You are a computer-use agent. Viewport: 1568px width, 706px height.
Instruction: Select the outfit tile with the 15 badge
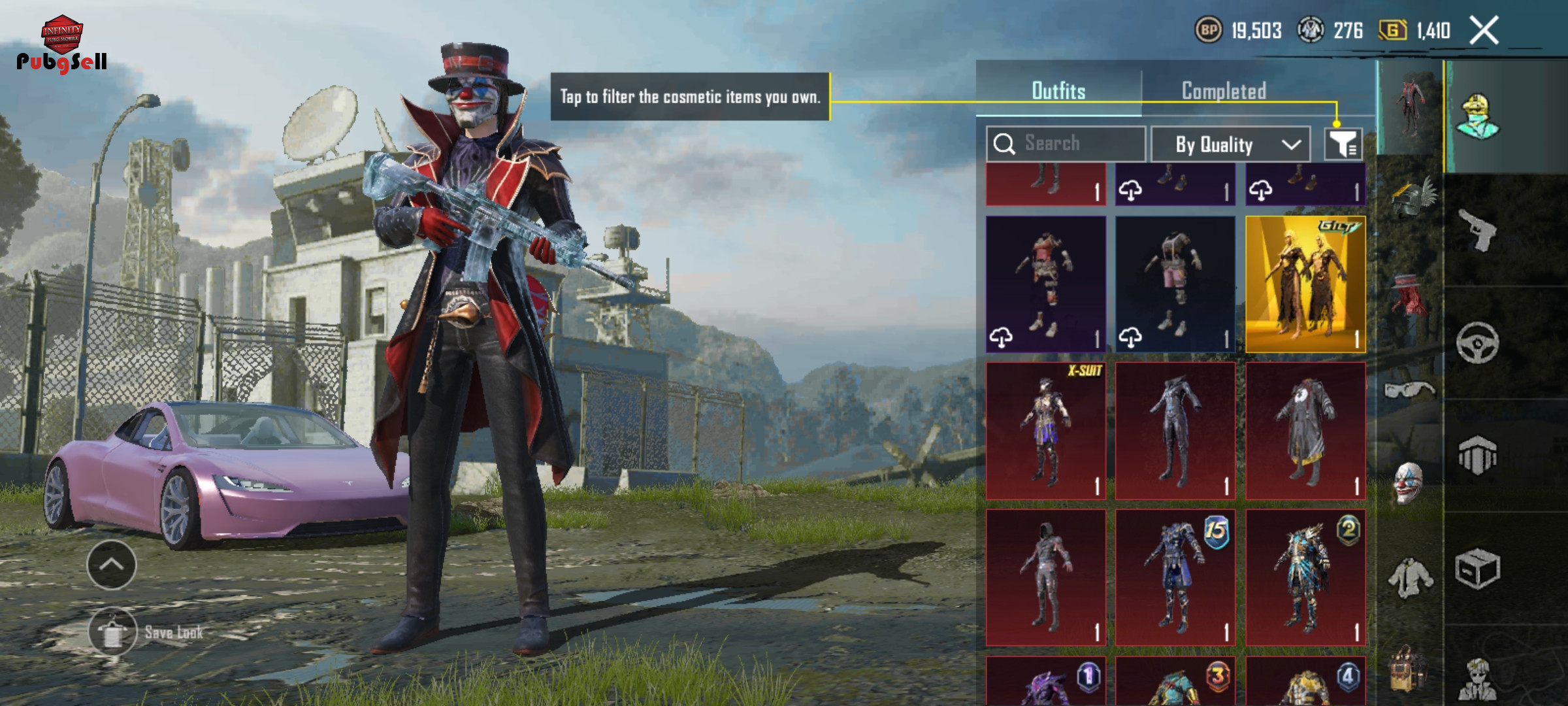click(x=1175, y=578)
